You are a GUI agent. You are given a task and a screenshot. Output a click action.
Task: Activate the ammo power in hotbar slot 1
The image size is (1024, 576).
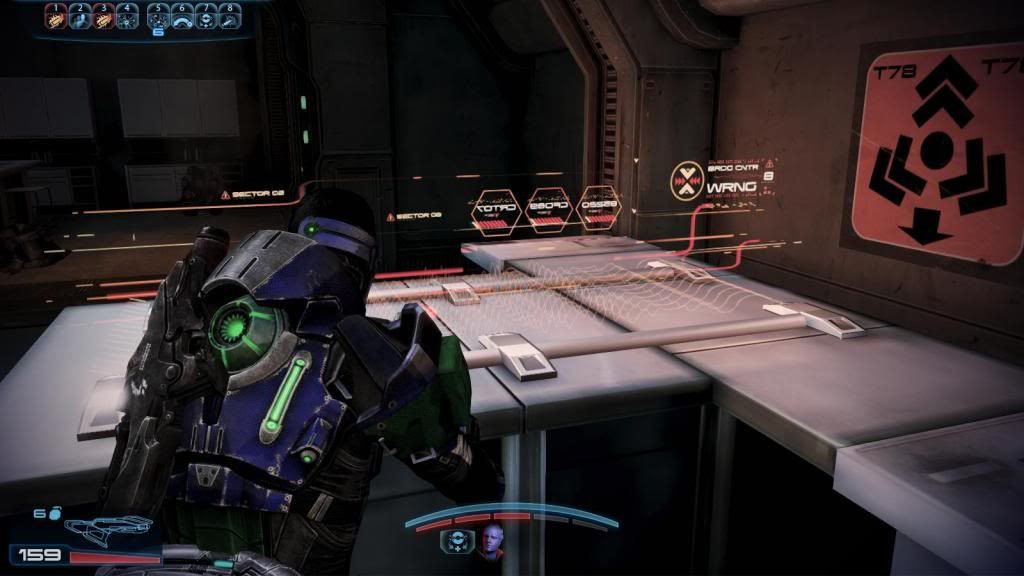(56, 16)
